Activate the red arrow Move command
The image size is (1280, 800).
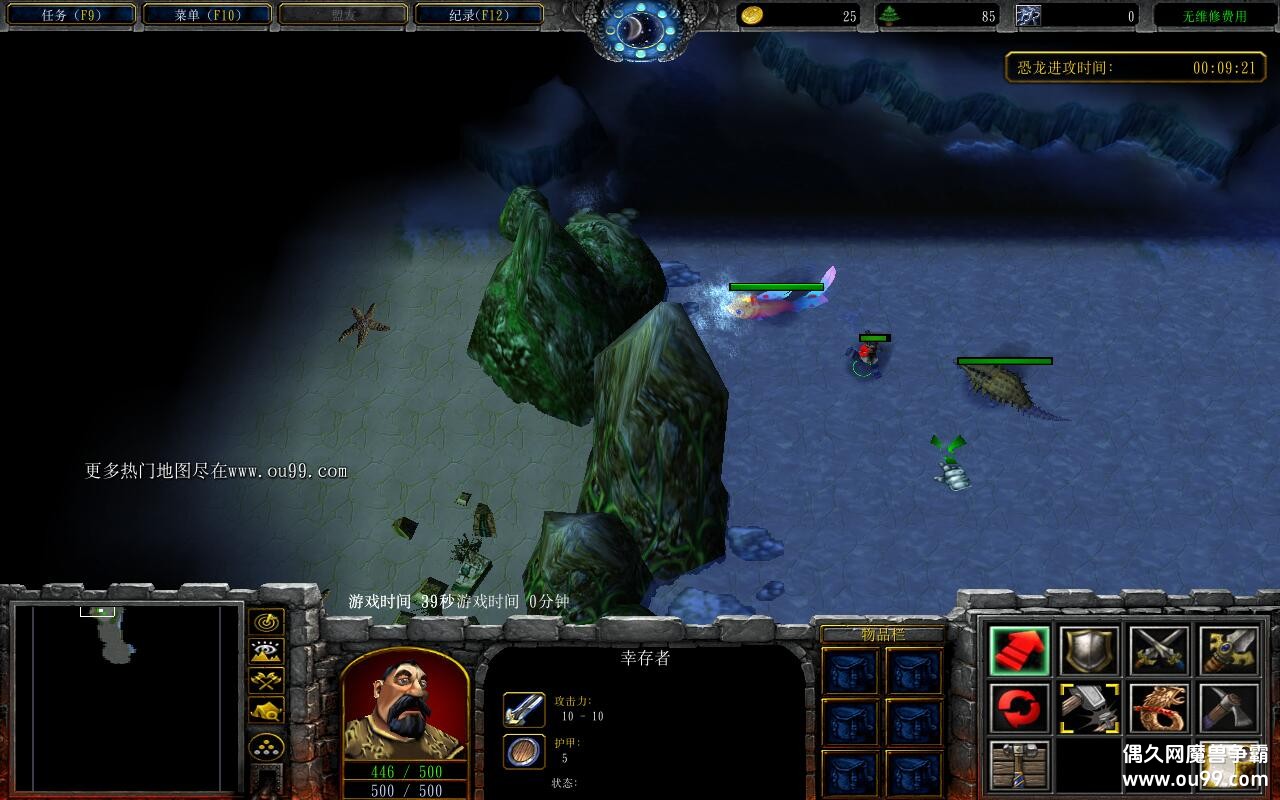1019,651
